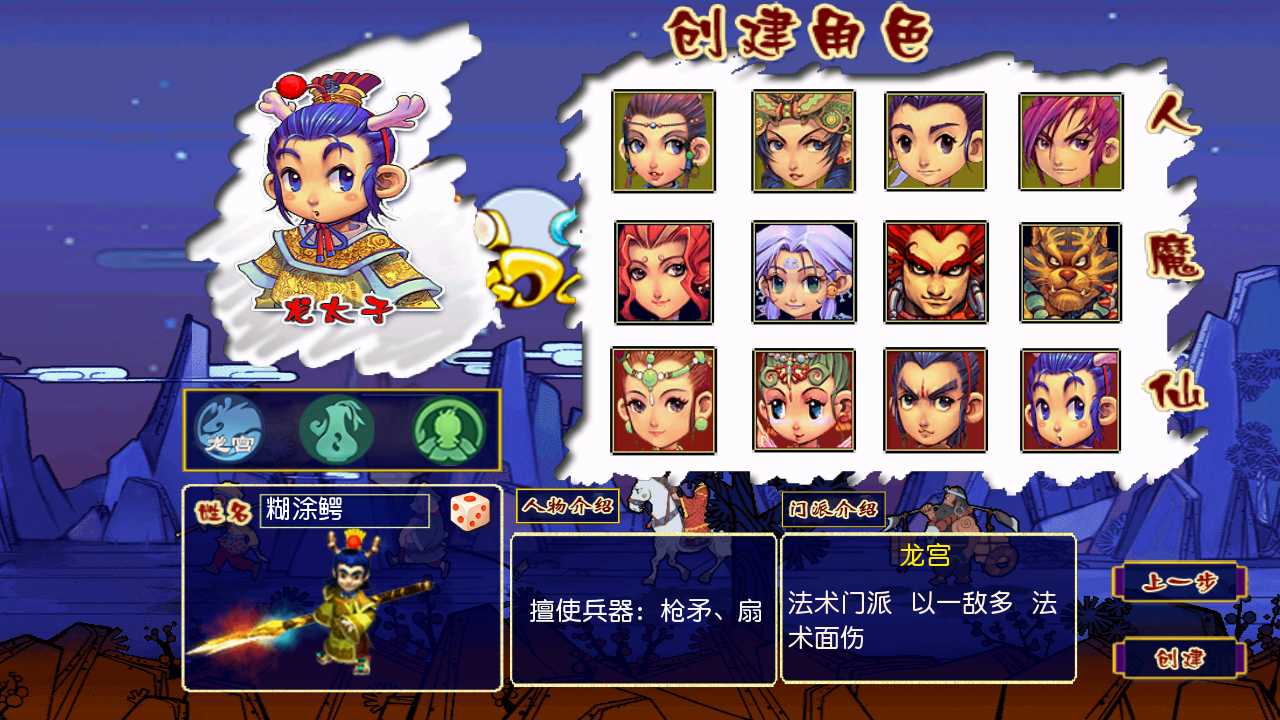Click the dice to randomize the name
1280x720 pixels.
click(470, 512)
